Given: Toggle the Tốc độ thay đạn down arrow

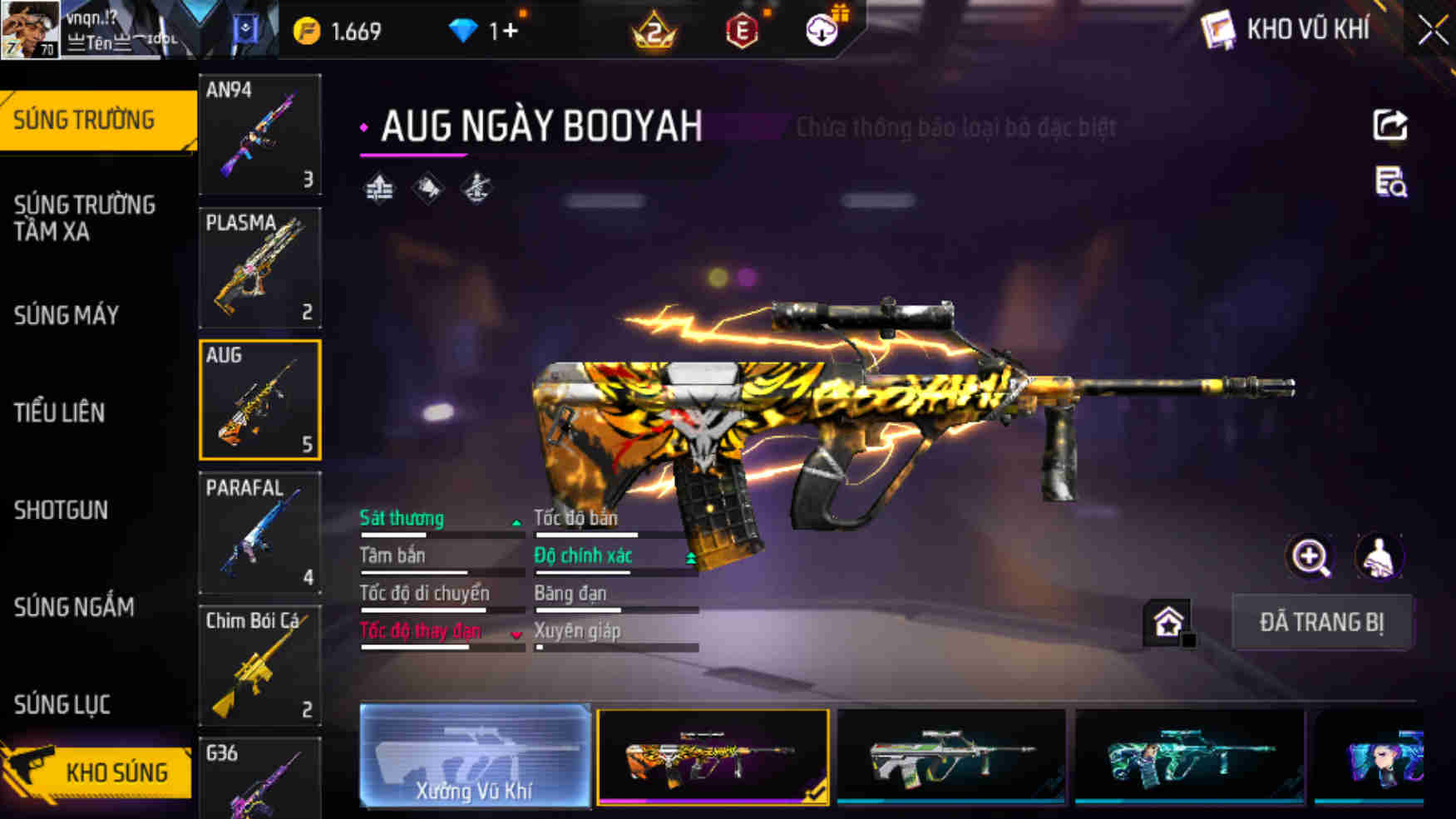Looking at the screenshot, I should pyautogui.click(x=518, y=634).
